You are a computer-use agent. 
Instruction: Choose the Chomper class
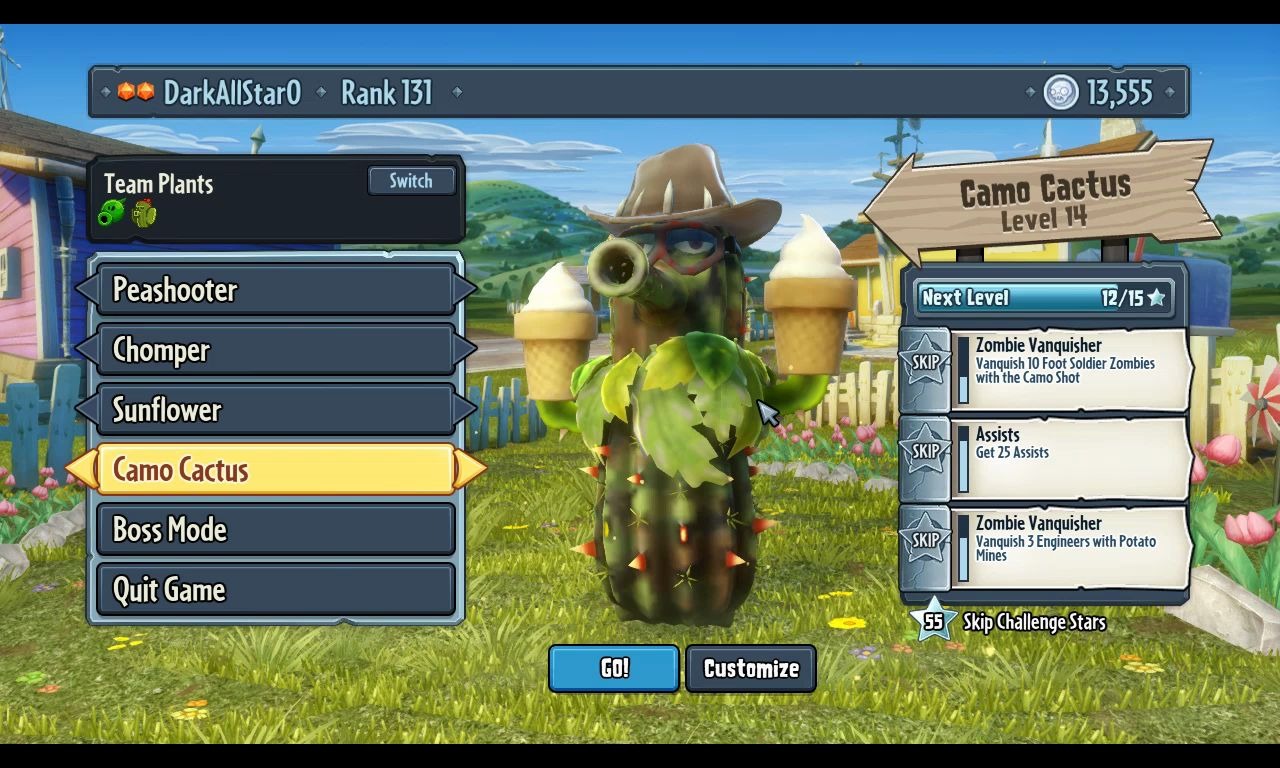pyautogui.click(x=276, y=350)
